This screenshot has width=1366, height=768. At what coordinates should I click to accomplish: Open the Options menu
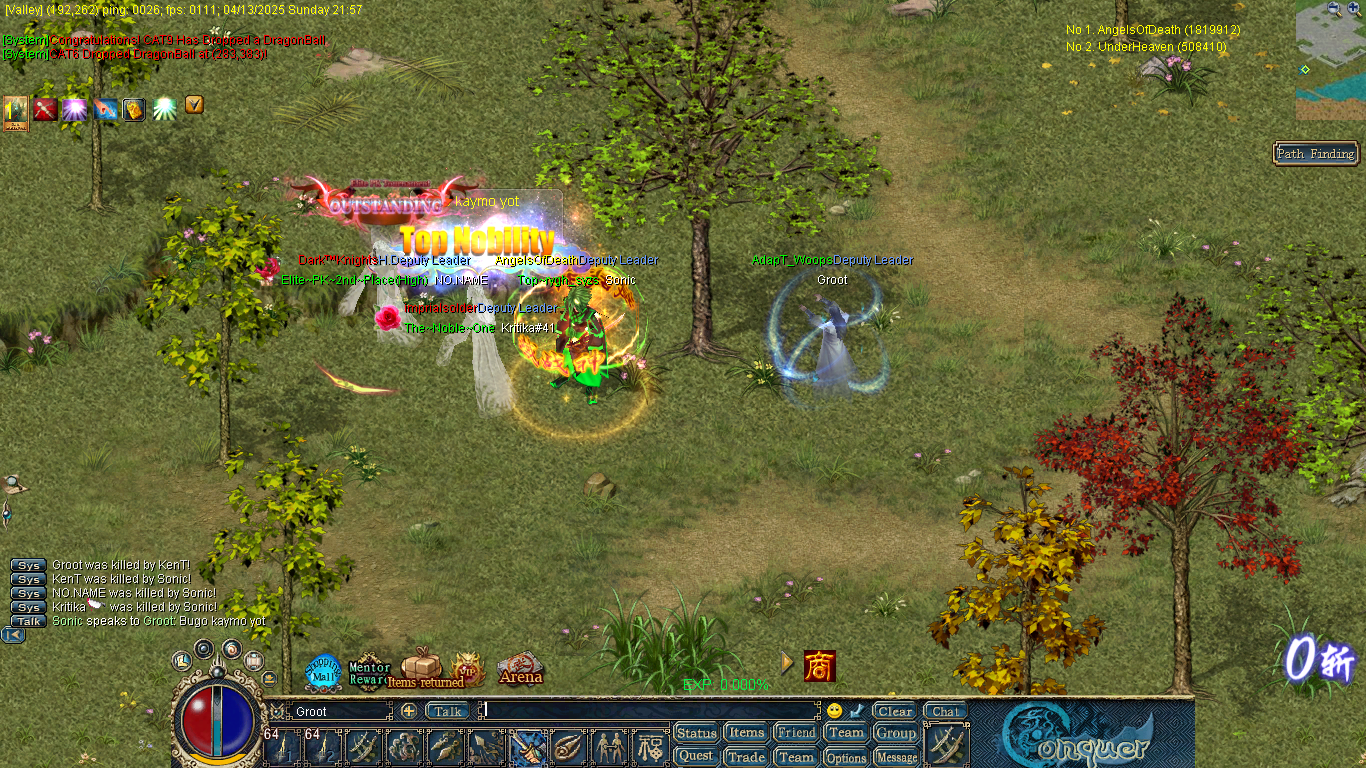pyautogui.click(x=846, y=758)
